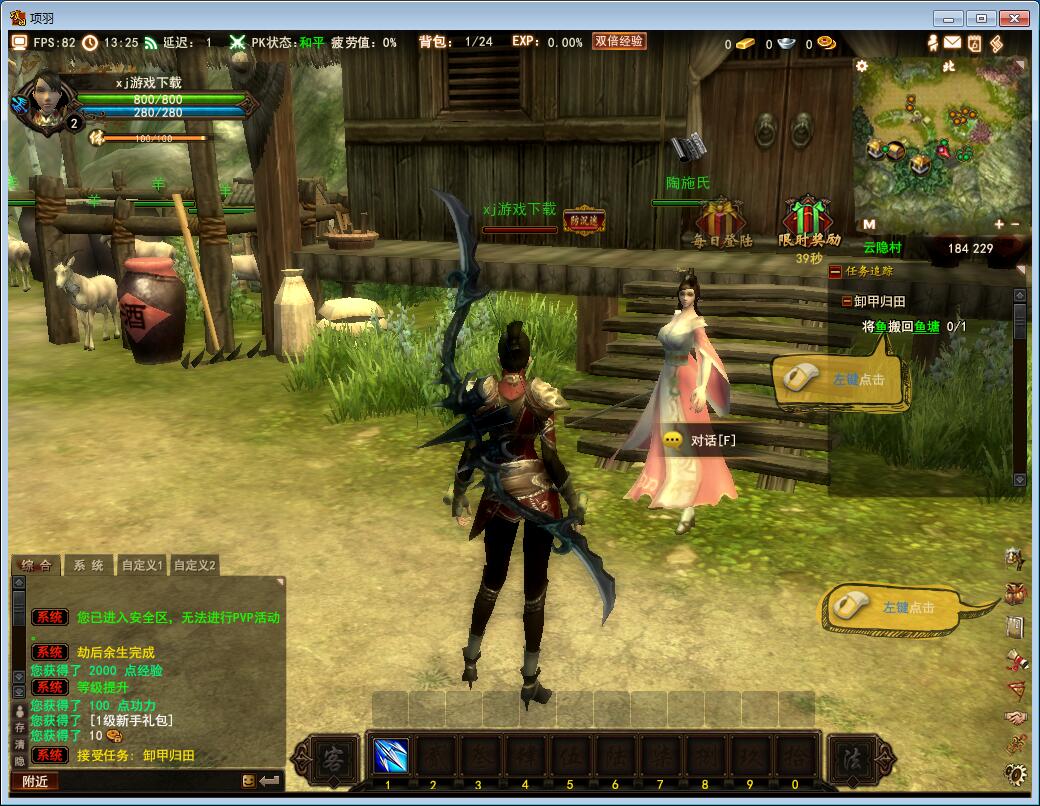Click the 双倍经验 double experience button
Screen dimensions: 1040x806
(x=618, y=41)
